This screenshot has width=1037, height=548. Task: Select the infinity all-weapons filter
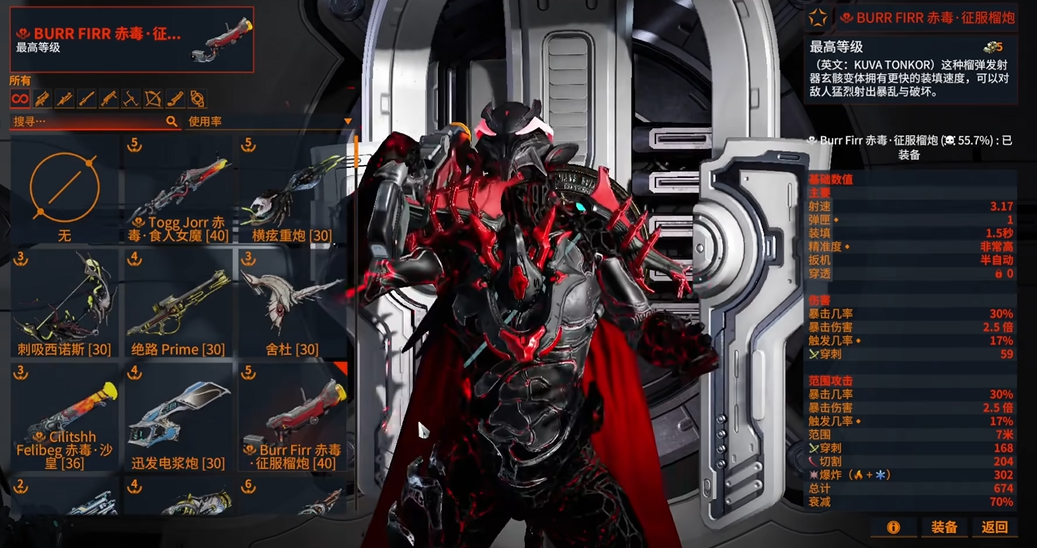pos(19,99)
